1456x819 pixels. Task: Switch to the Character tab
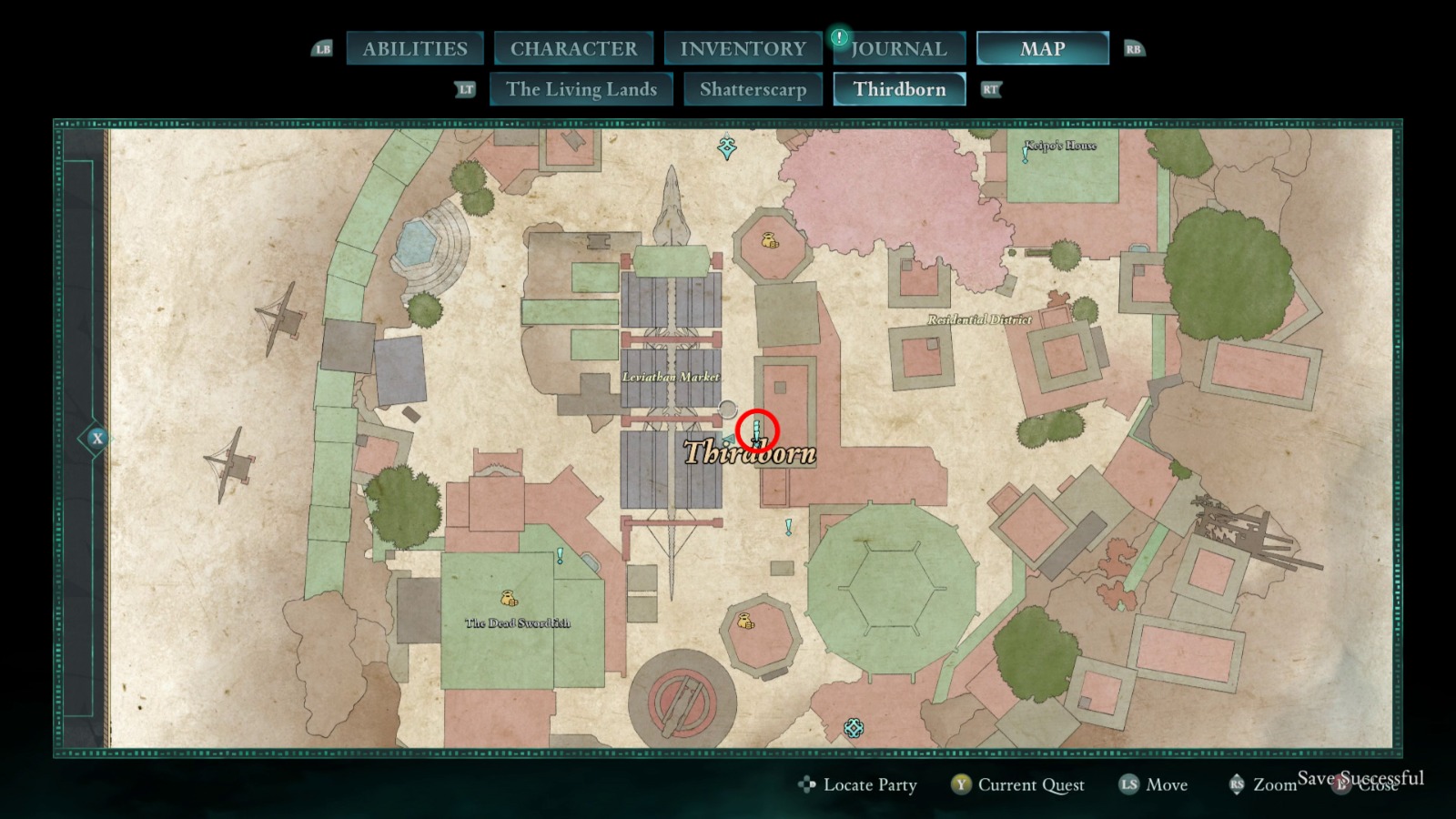point(573,48)
